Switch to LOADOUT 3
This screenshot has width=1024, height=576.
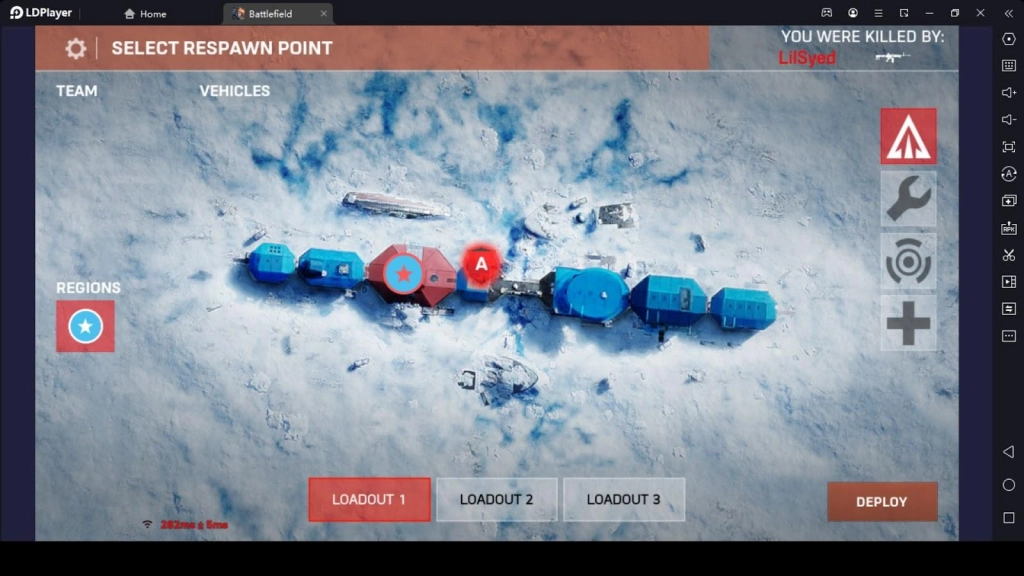pos(623,499)
